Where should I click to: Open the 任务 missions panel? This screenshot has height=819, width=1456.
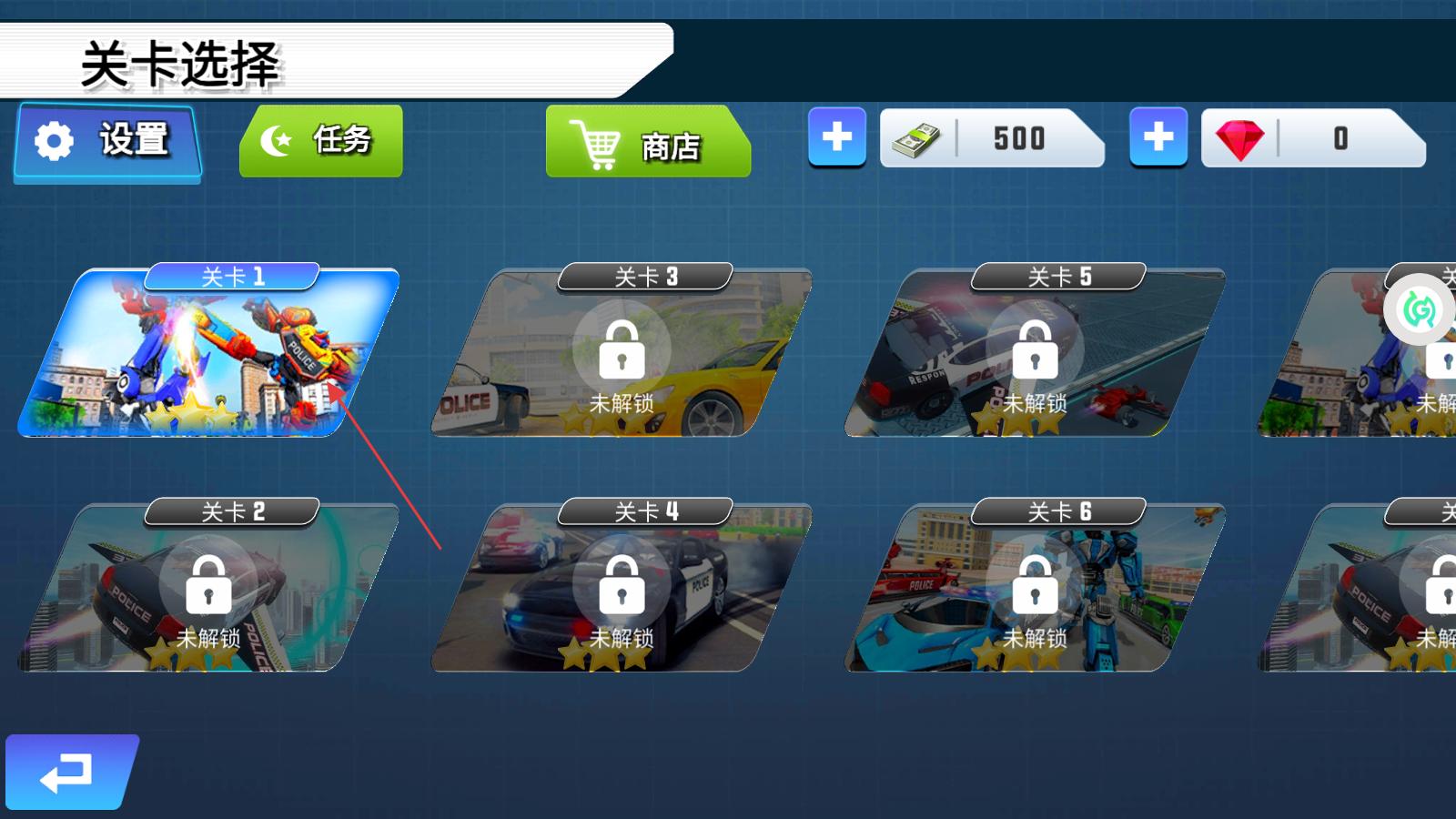(320, 141)
